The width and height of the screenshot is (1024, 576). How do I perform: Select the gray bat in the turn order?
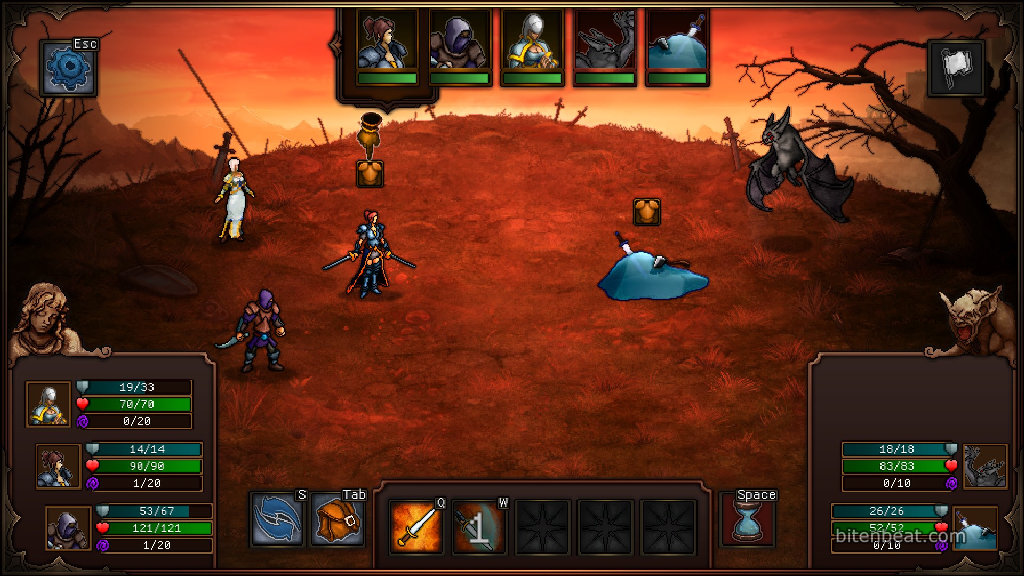coord(604,42)
